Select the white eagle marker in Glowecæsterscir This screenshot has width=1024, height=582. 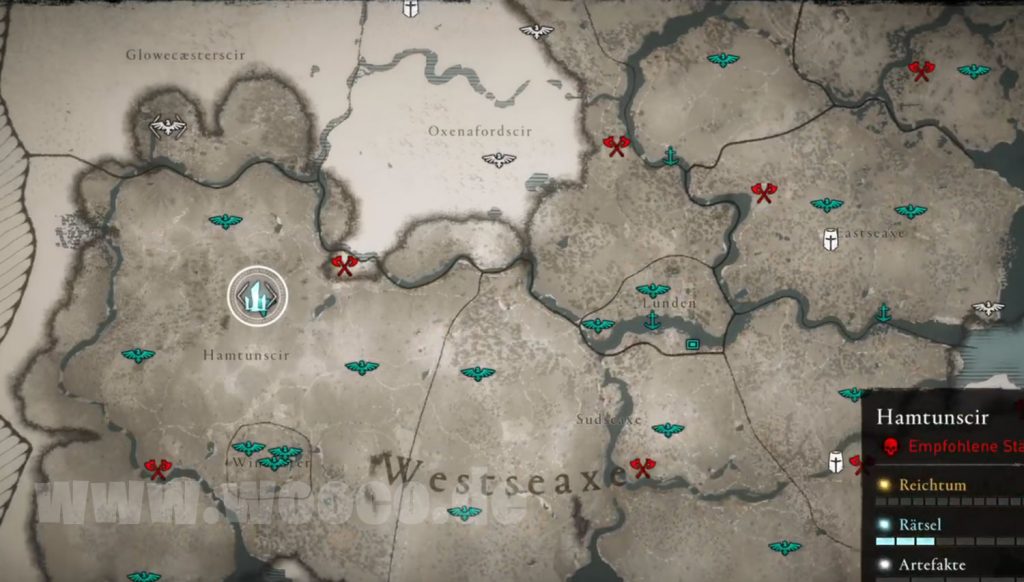click(x=167, y=127)
